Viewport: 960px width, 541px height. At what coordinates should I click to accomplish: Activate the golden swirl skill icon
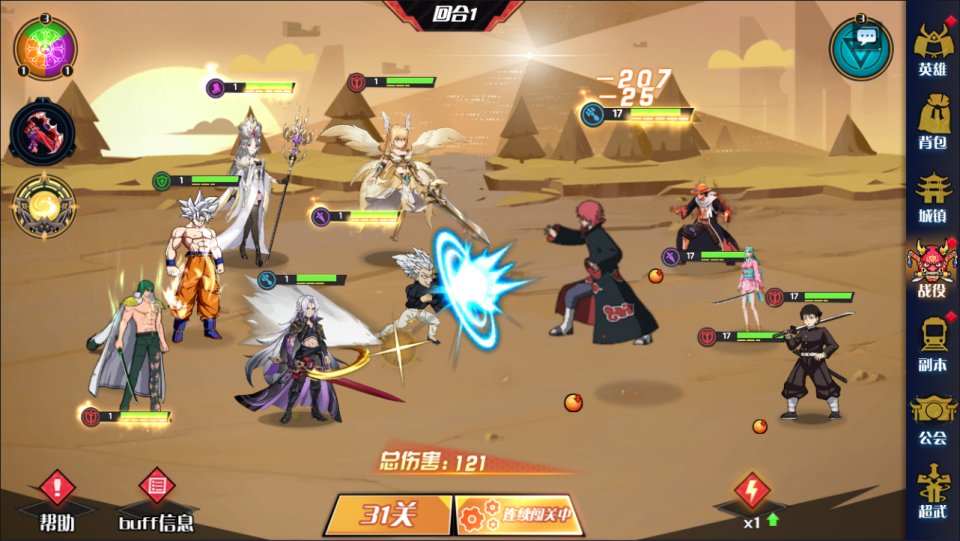point(43,207)
